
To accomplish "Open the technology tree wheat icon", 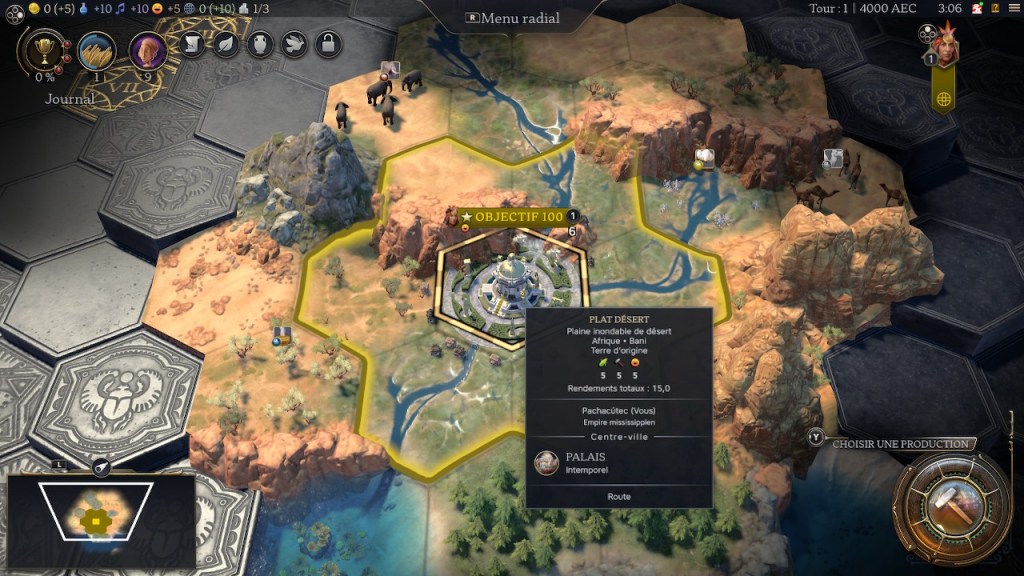I will pyautogui.click(x=97, y=50).
